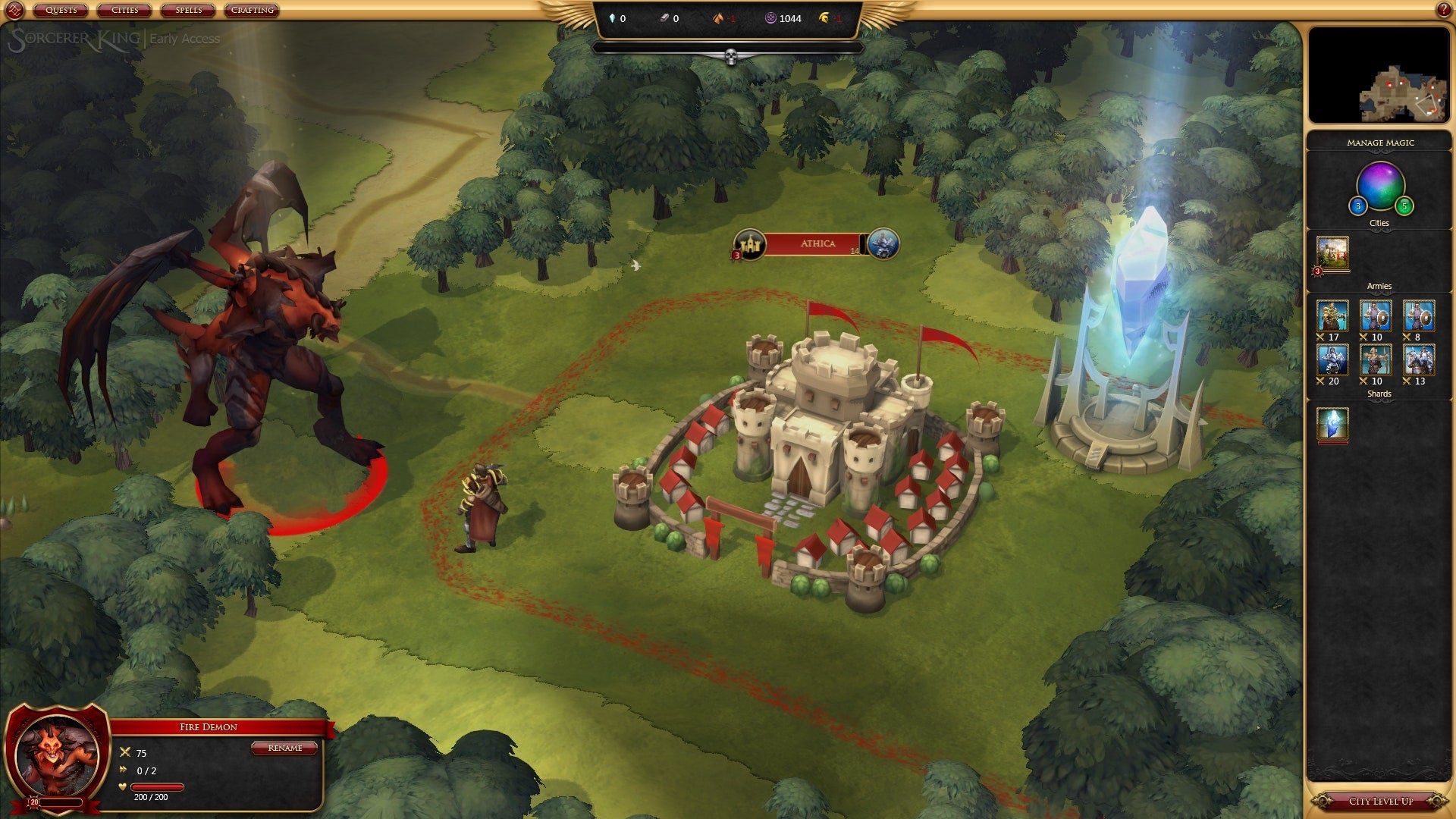Open the Manage Magic orb
The width and height of the screenshot is (1456, 819).
pyautogui.click(x=1380, y=186)
